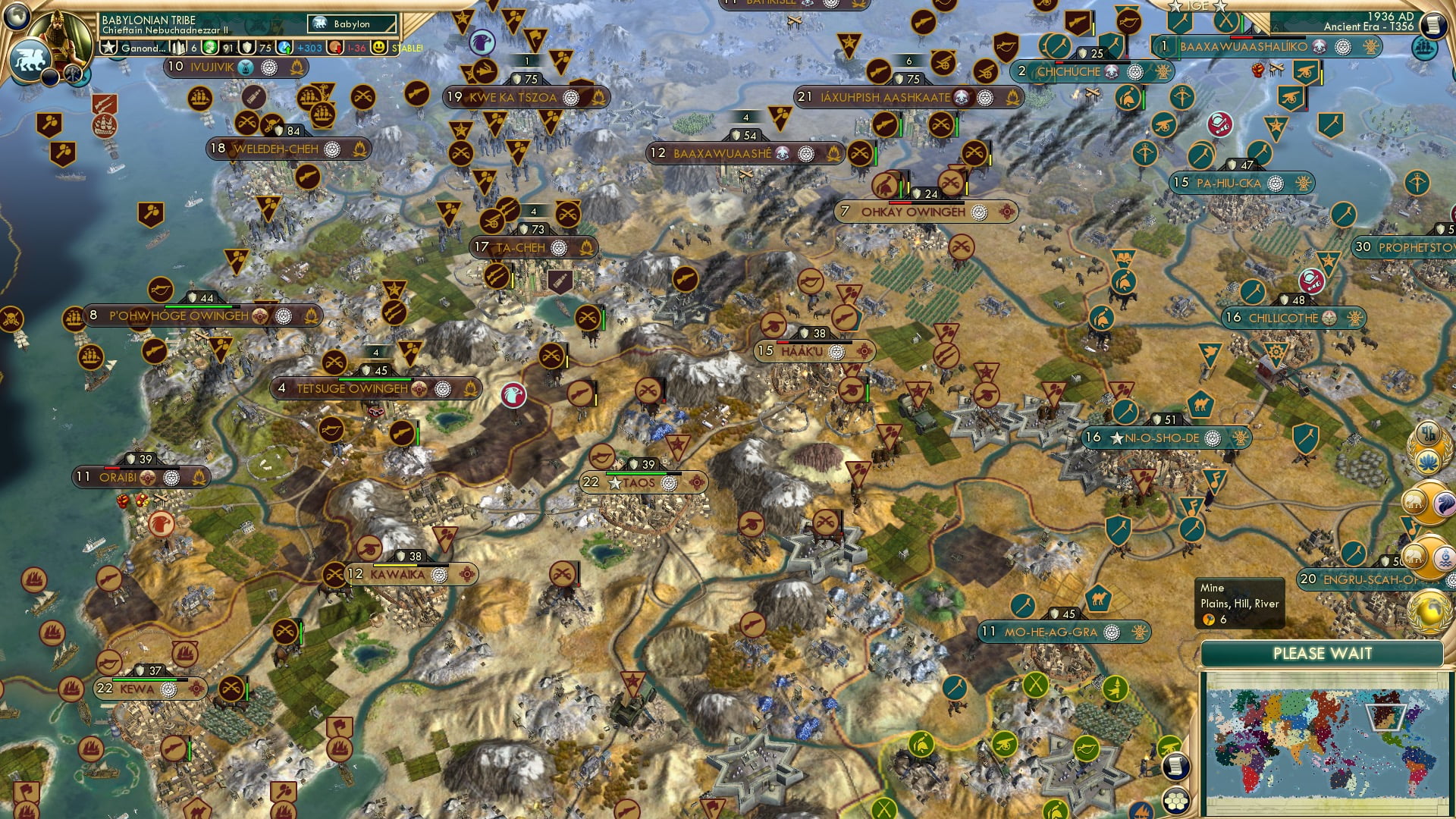Image resolution: width=1456 pixels, height=819 pixels.
Task: Click the fire icon on Ta-Cheh's banner
Action: pyautogui.click(x=585, y=246)
